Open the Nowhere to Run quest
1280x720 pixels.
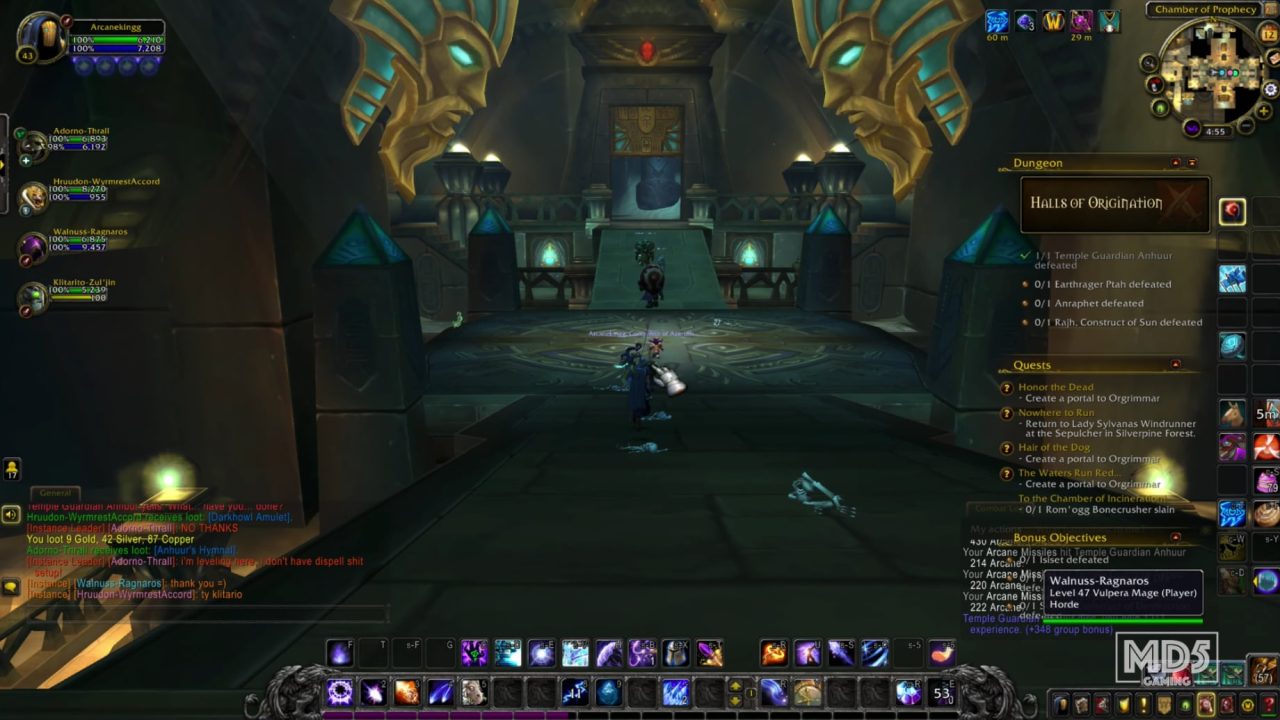point(1056,411)
